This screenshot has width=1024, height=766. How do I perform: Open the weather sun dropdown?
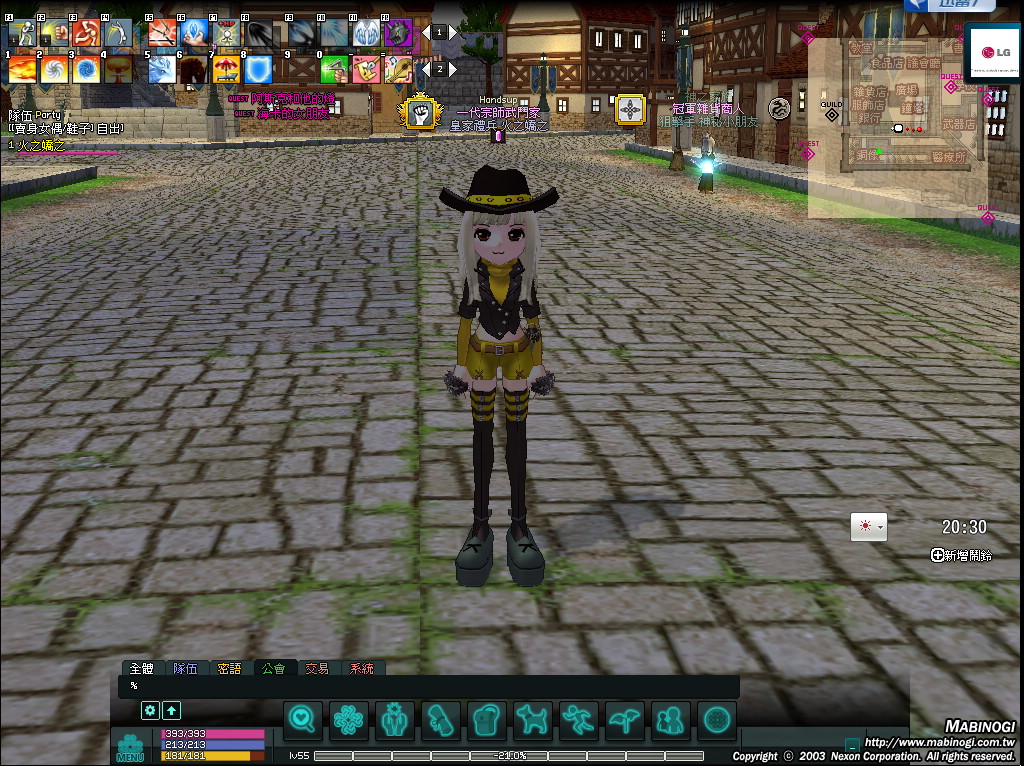(x=868, y=527)
